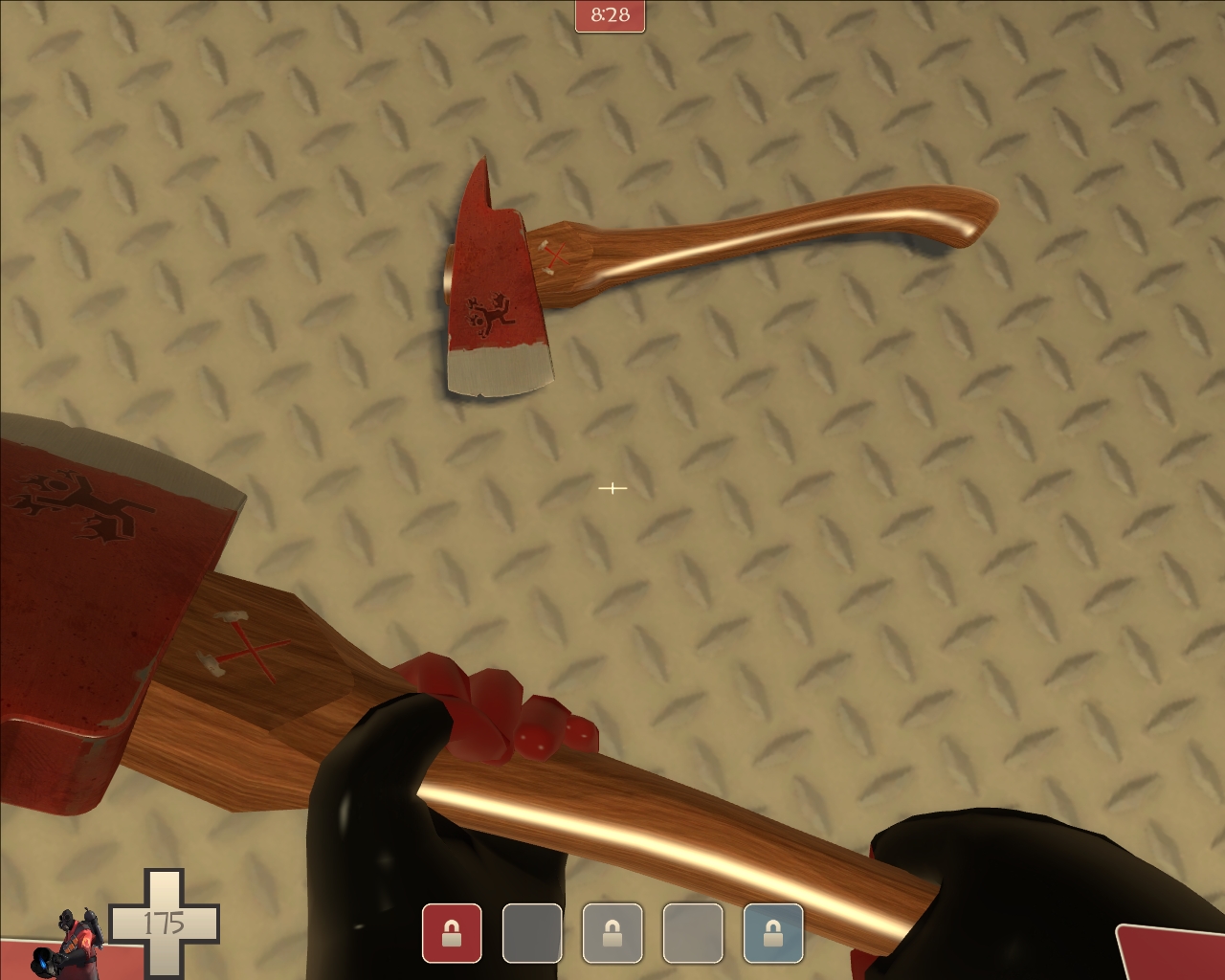Image resolution: width=1225 pixels, height=980 pixels.
Task: Click the second gray control point indicator
Action: [x=532, y=933]
